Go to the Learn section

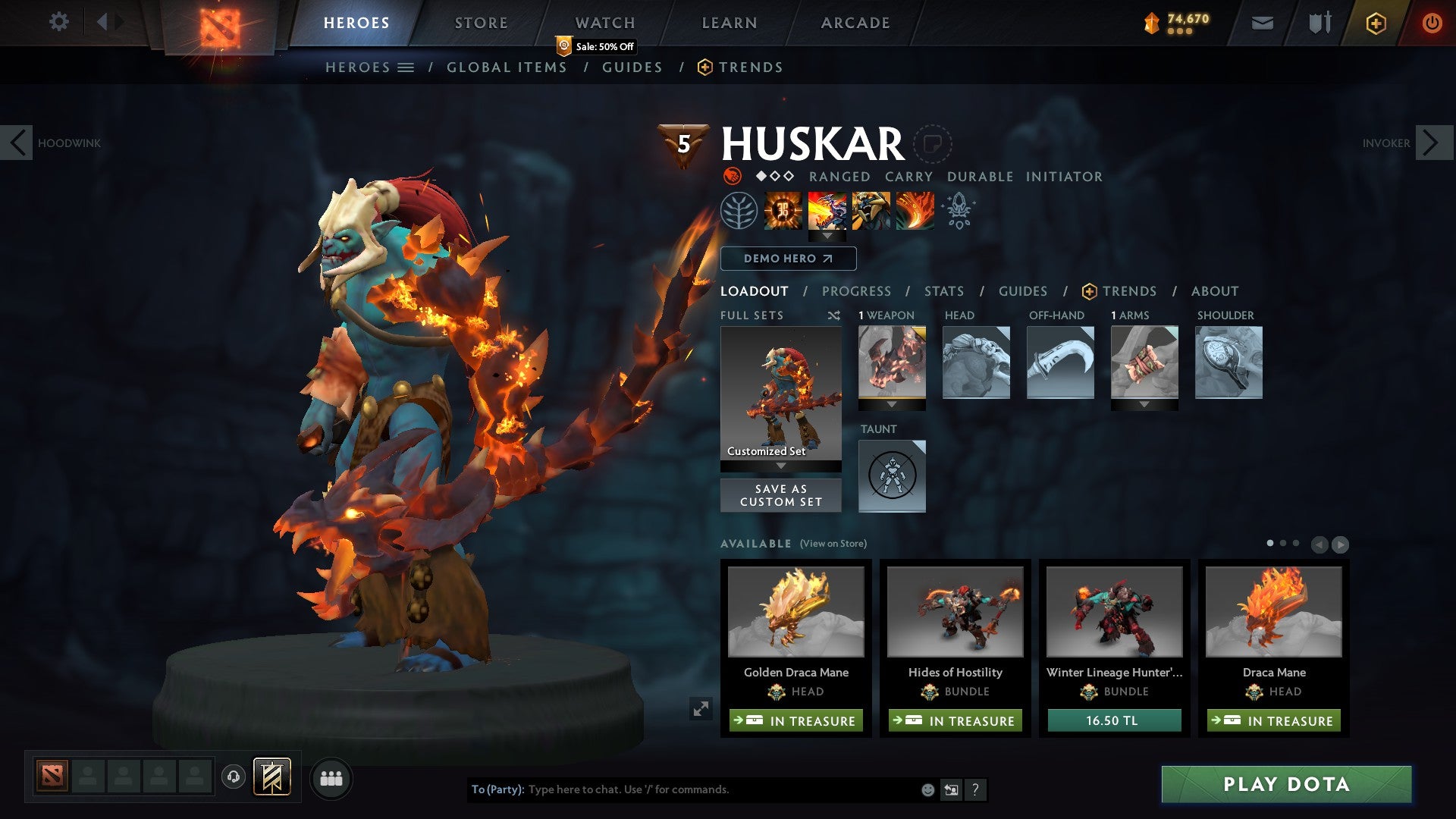[x=729, y=23]
